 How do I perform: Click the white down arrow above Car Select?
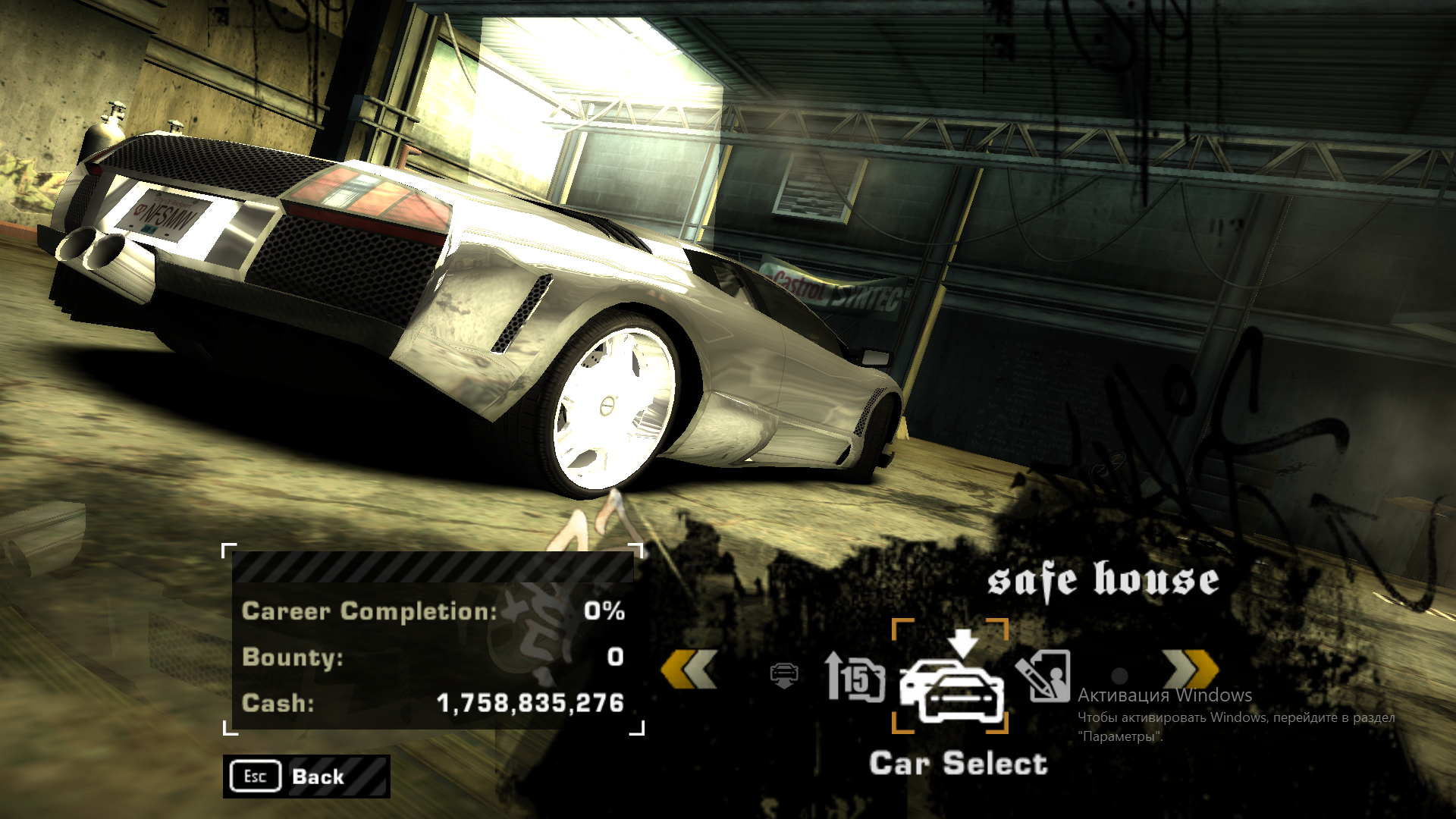(x=964, y=642)
